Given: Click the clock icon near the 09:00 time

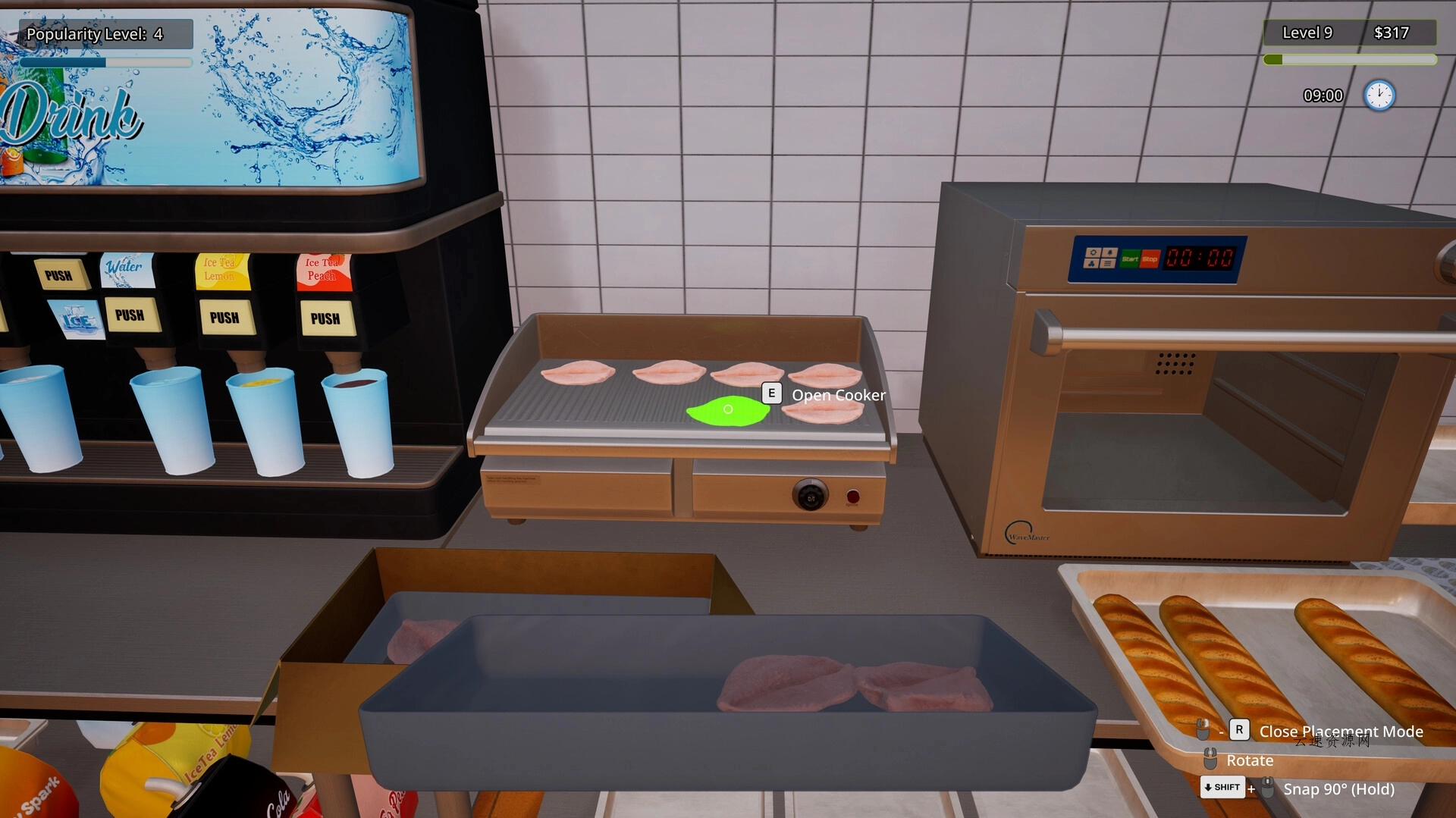Looking at the screenshot, I should pyautogui.click(x=1381, y=96).
